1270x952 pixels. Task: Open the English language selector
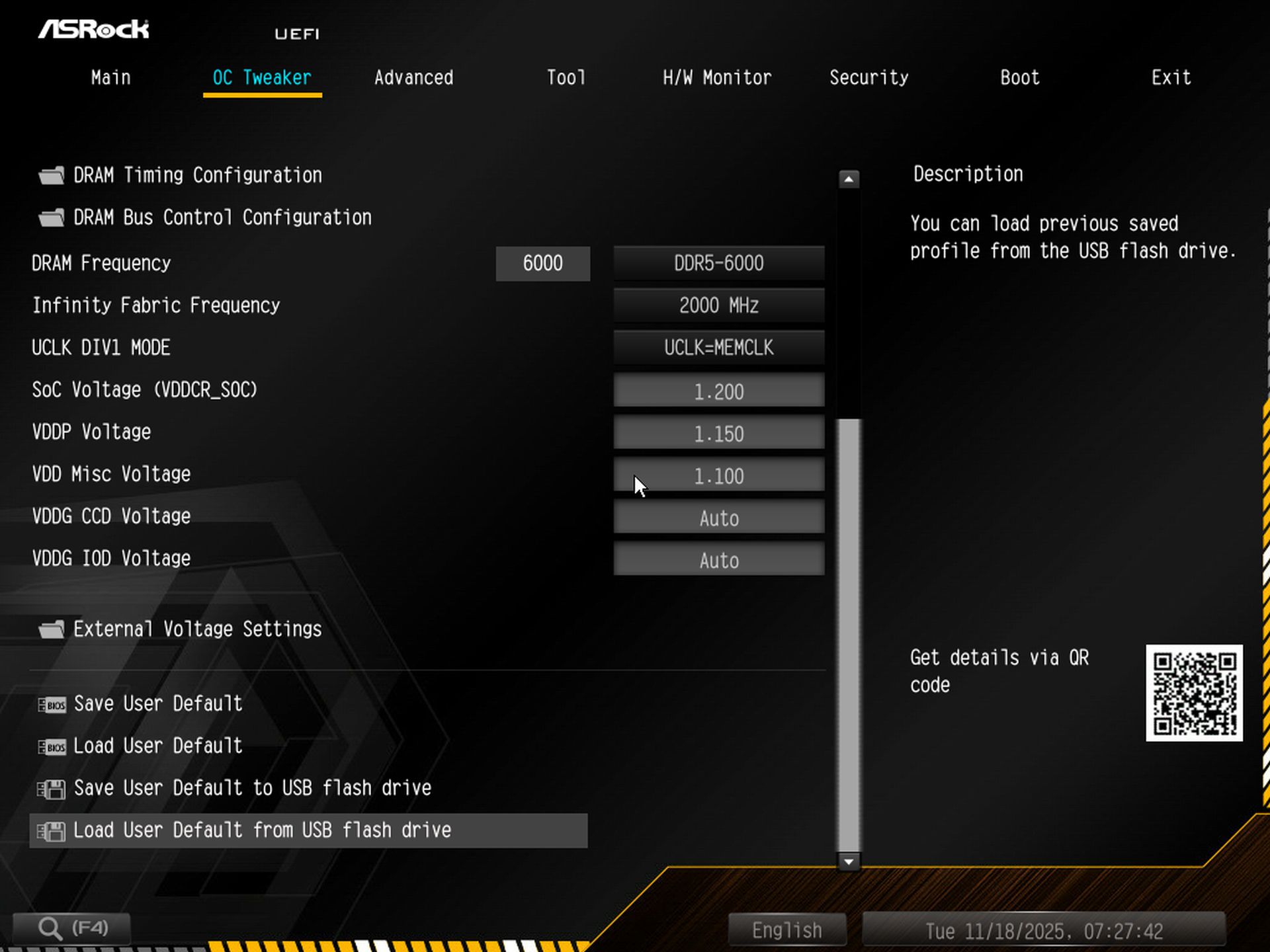pos(786,929)
